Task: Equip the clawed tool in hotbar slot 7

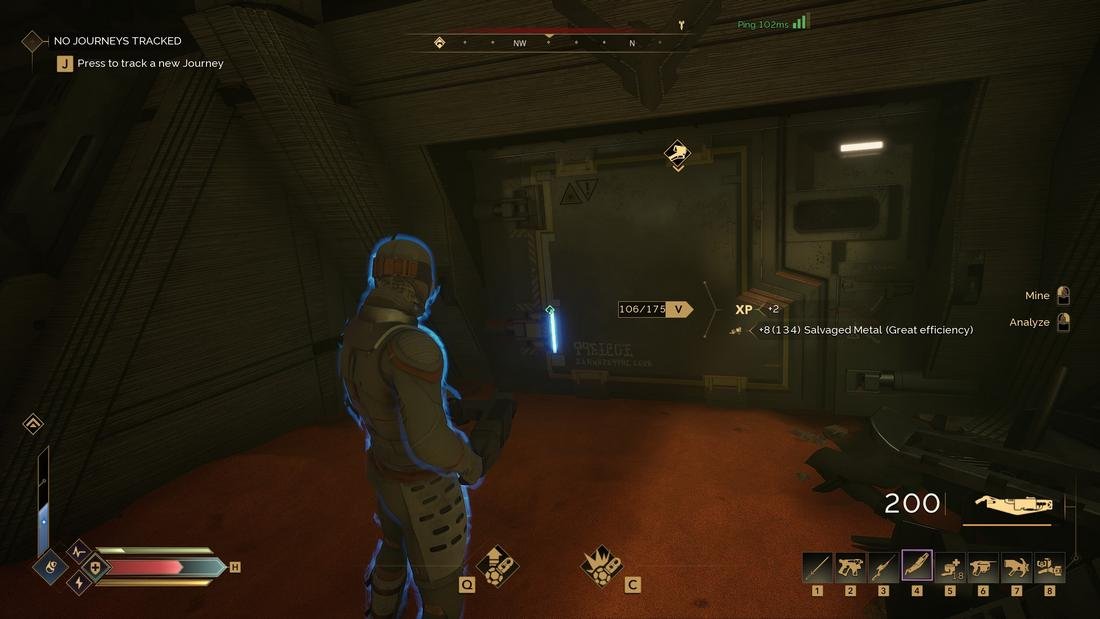Action: (1016, 566)
